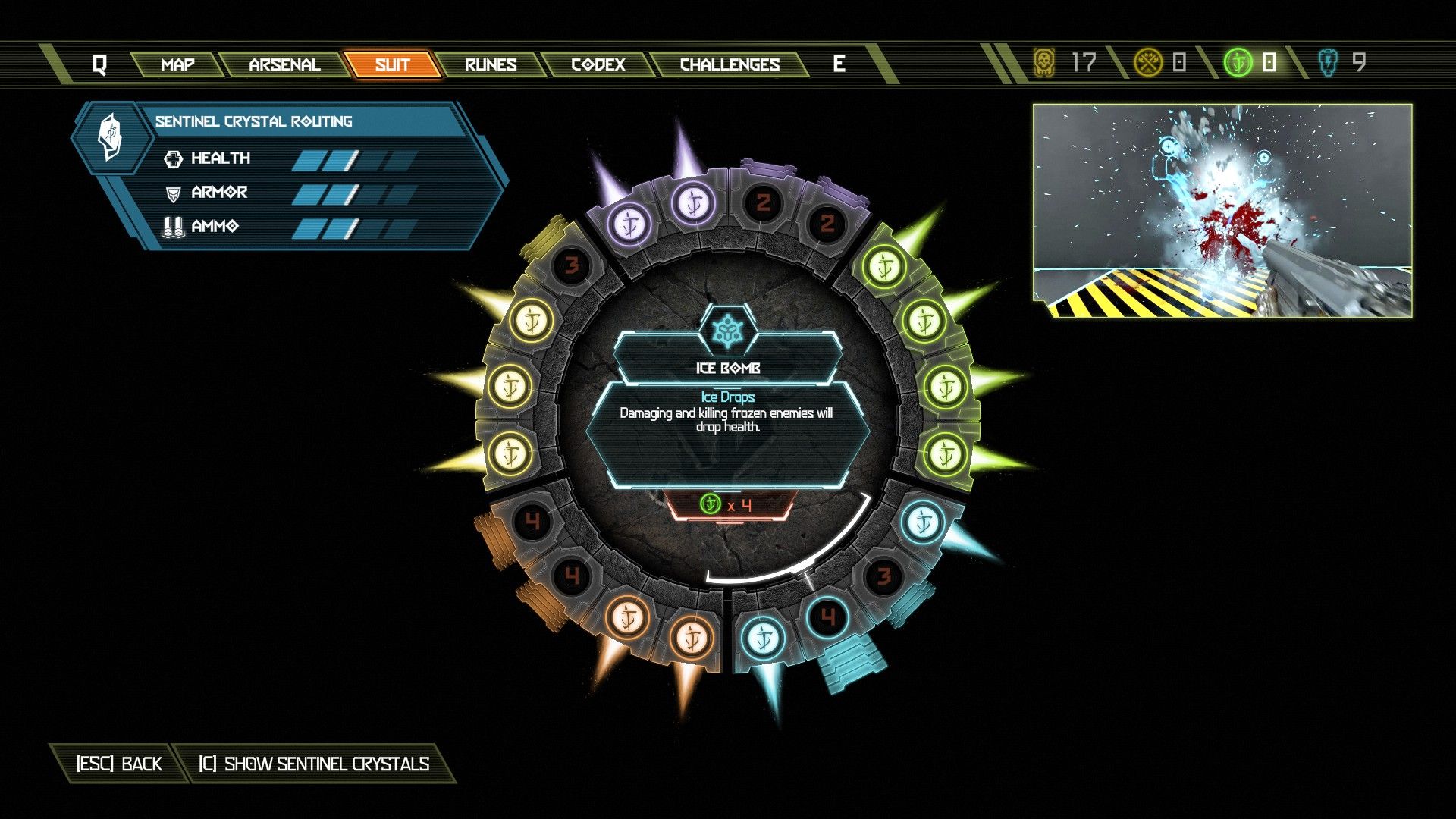
Task: Select the Health crystal routing row
Action: point(288,158)
